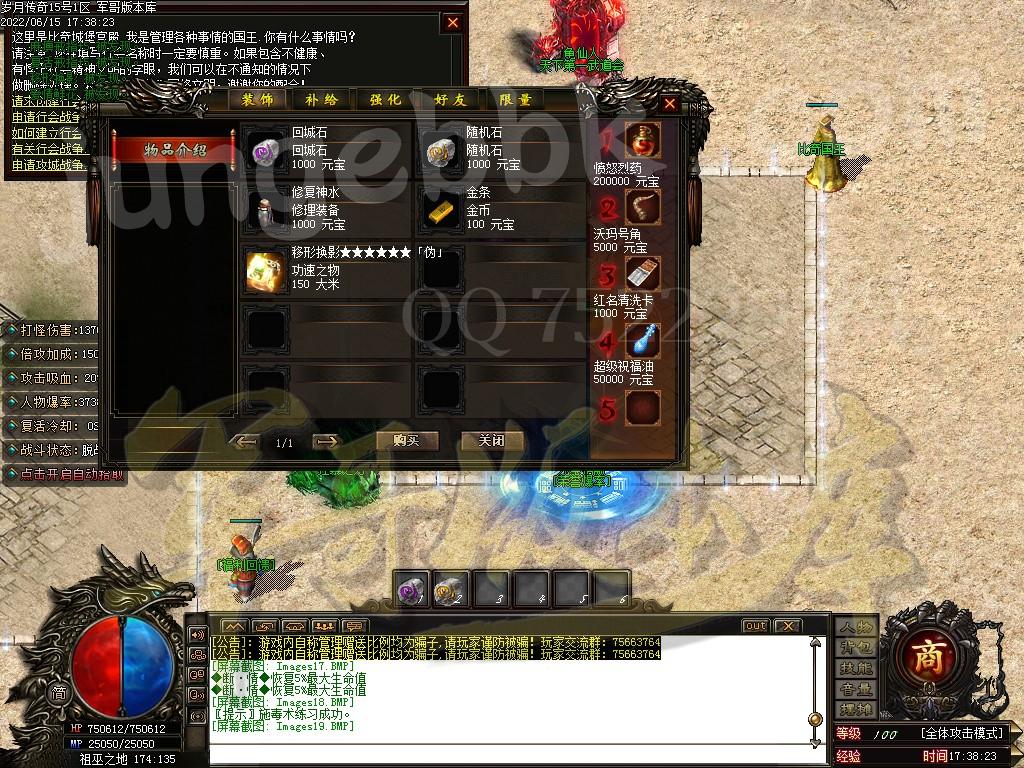Close the shop window with the red X

click(x=670, y=103)
